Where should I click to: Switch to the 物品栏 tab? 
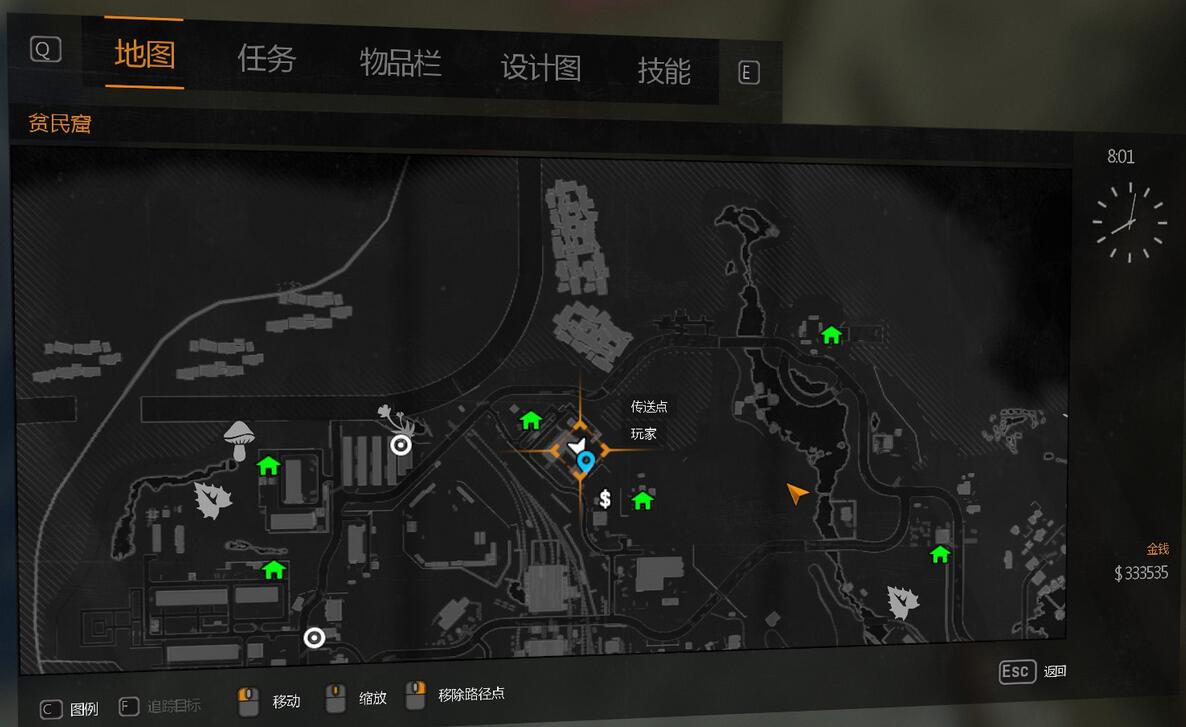coord(400,64)
